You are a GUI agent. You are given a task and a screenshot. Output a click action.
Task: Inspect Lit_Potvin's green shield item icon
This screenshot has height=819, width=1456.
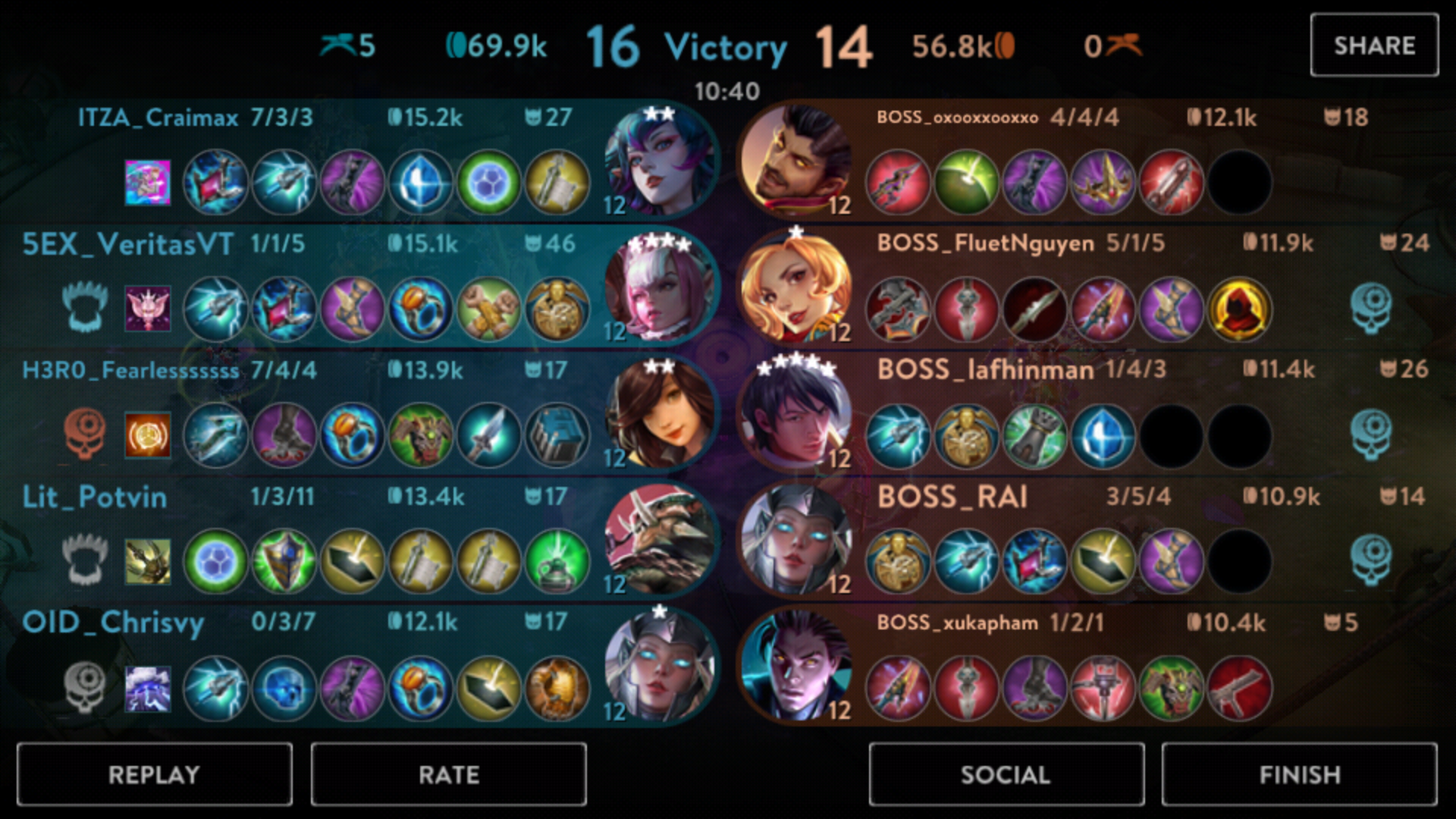click(x=284, y=561)
